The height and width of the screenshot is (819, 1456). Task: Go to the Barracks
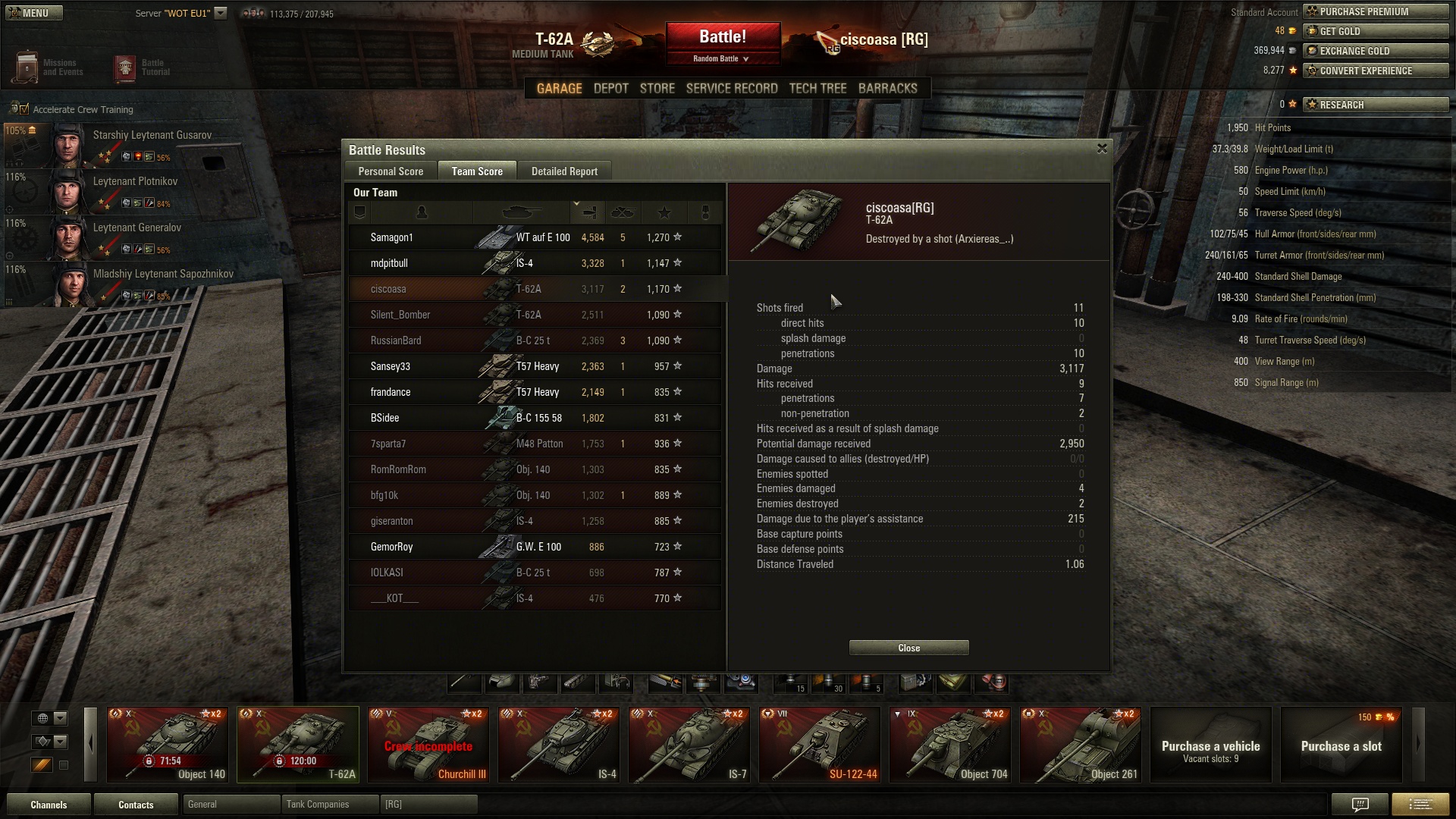(887, 89)
